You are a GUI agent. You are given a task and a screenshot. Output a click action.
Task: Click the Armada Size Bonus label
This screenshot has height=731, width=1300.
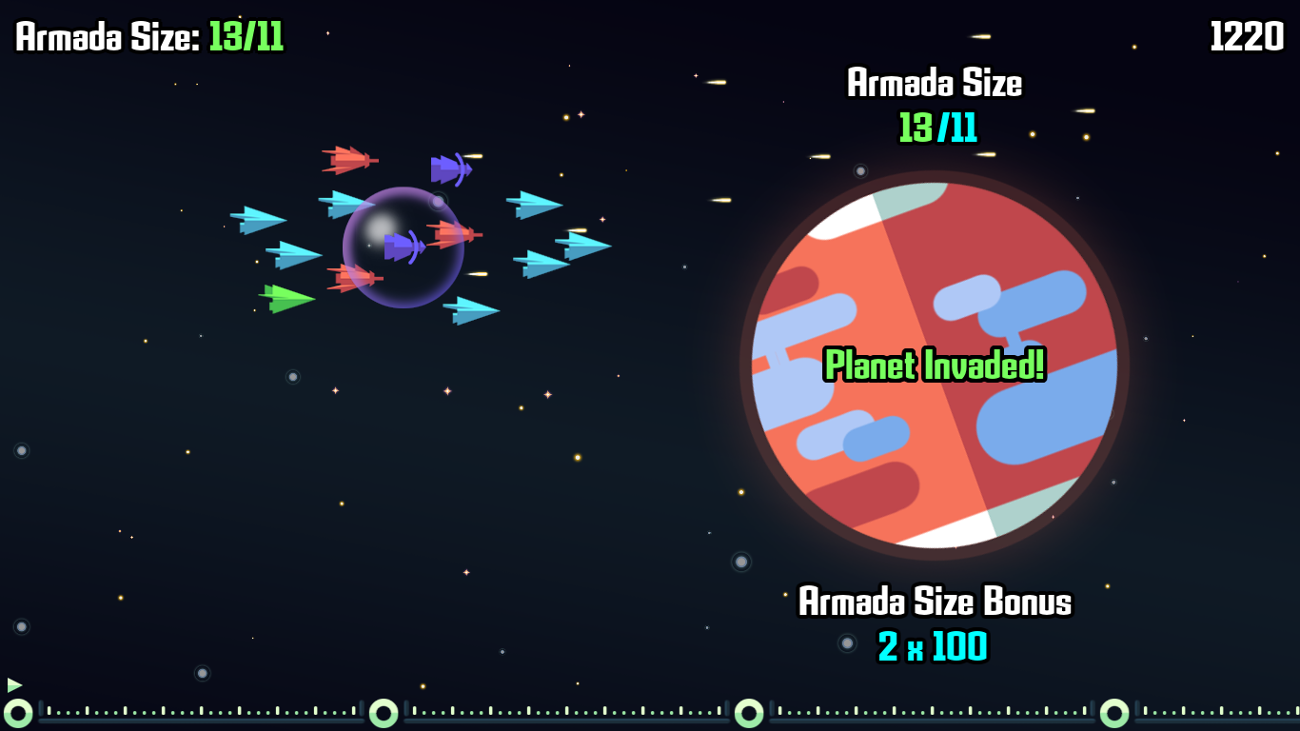coord(934,603)
